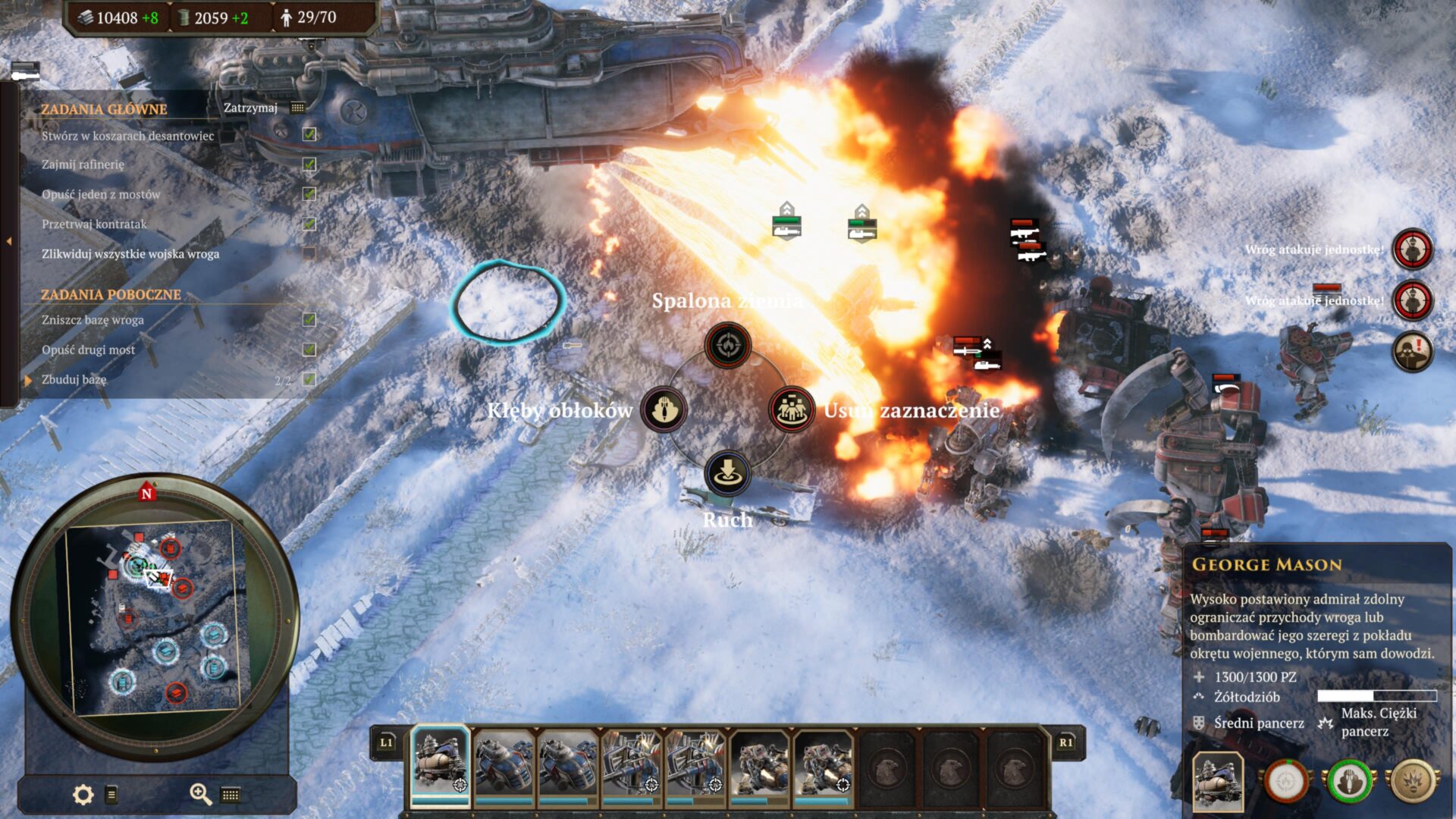
Task: Zoom the minimap with the magnifier icon
Action: coord(200,794)
